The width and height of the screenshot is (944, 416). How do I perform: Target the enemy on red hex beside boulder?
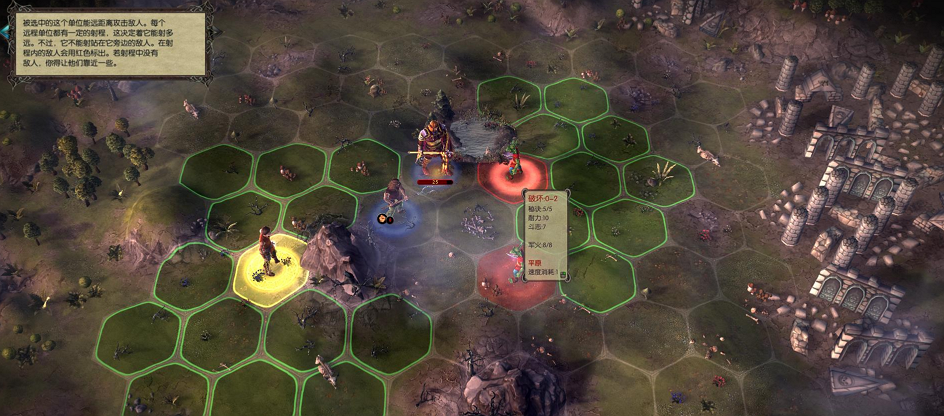(513, 163)
